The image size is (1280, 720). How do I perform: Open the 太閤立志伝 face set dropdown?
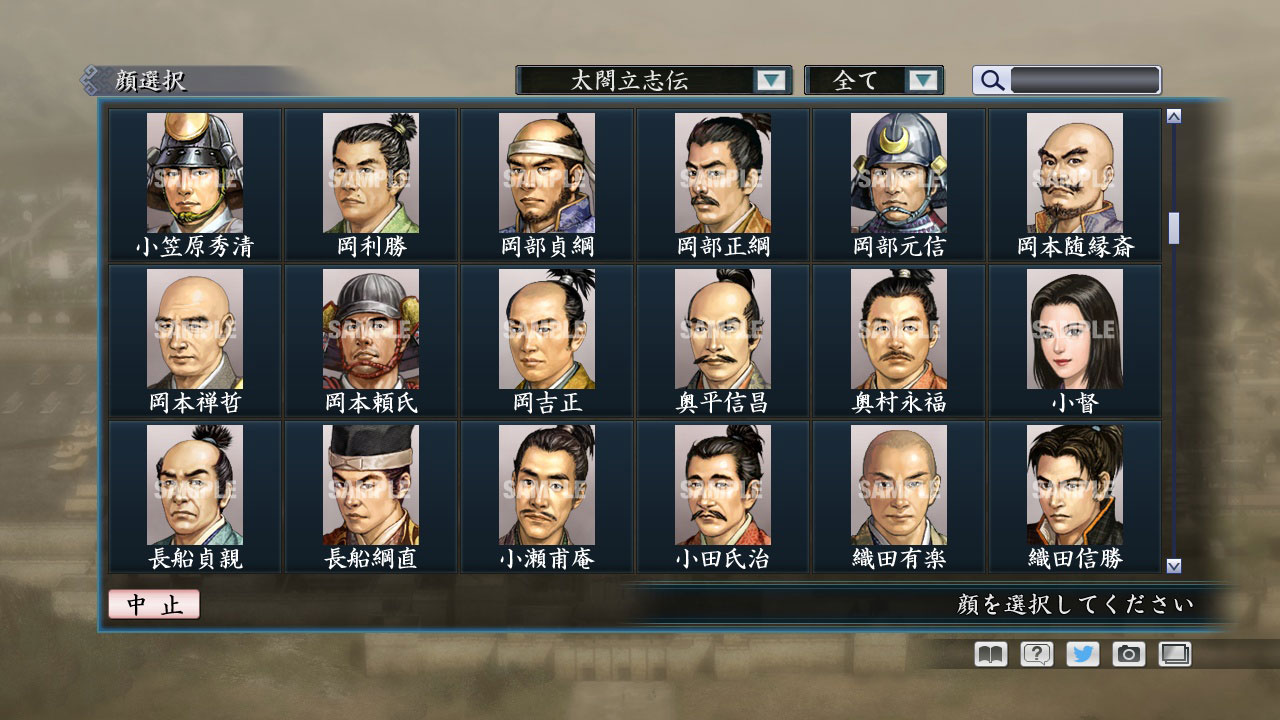pyautogui.click(x=630, y=80)
